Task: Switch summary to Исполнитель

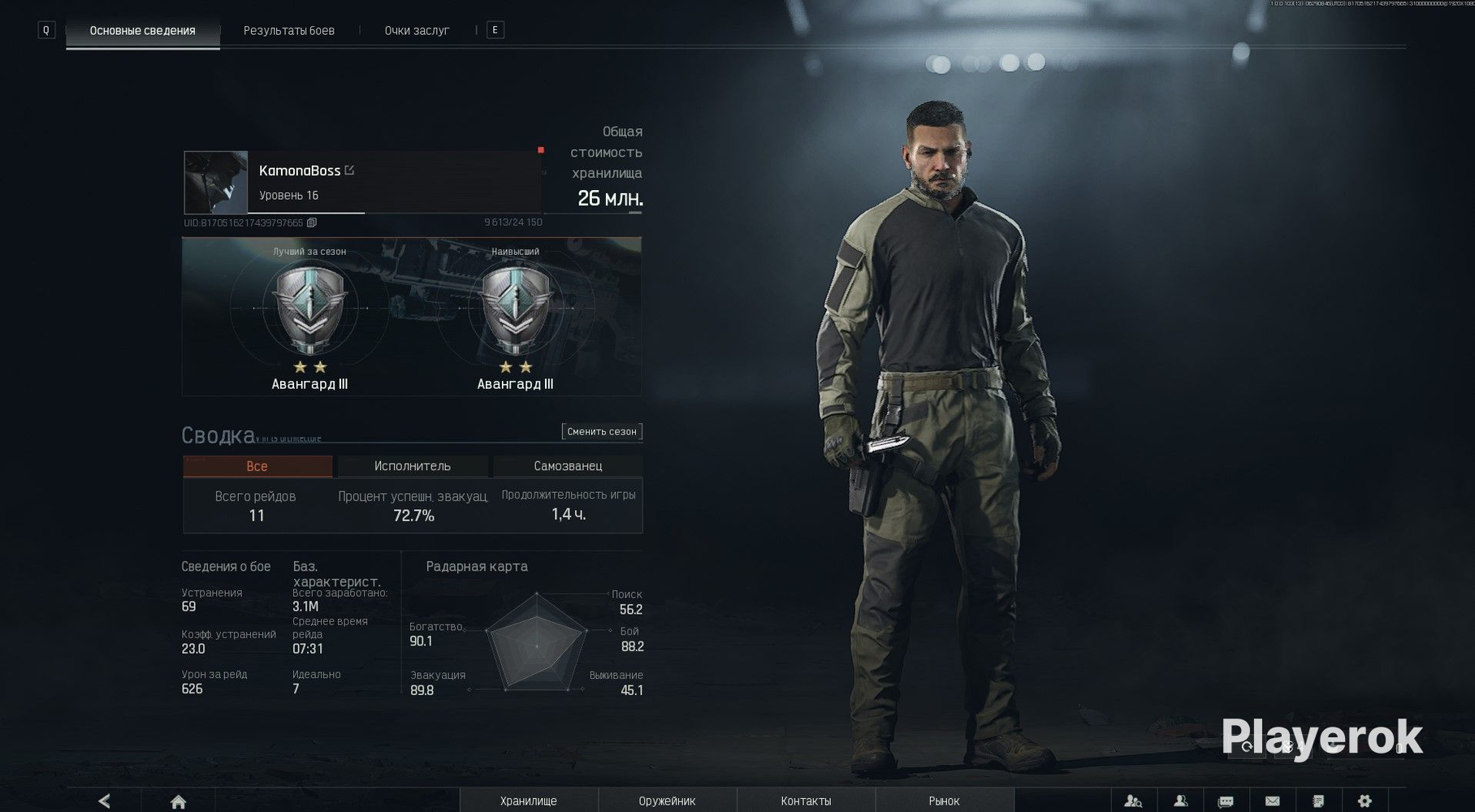Action: [x=412, y=466]
